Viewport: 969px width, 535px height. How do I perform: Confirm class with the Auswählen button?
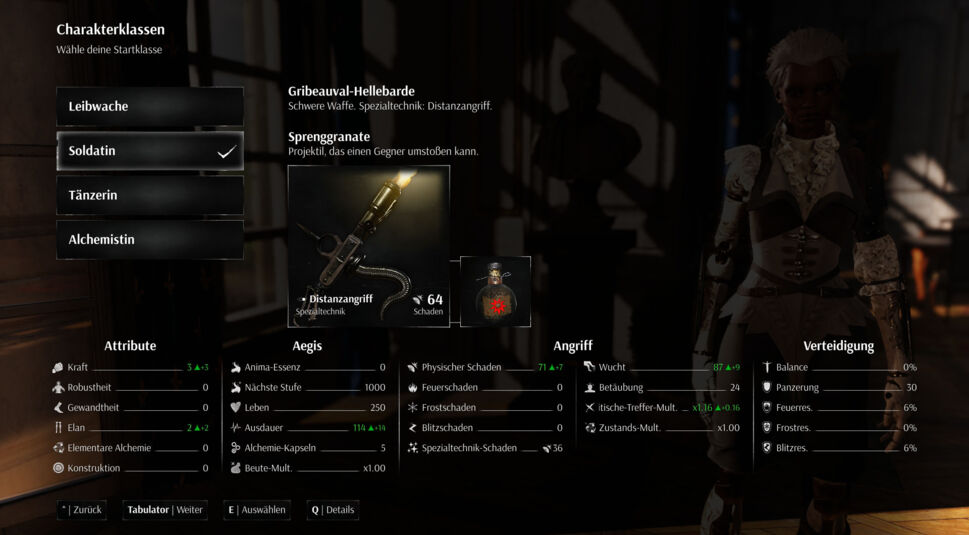click(x=257, y=510)
